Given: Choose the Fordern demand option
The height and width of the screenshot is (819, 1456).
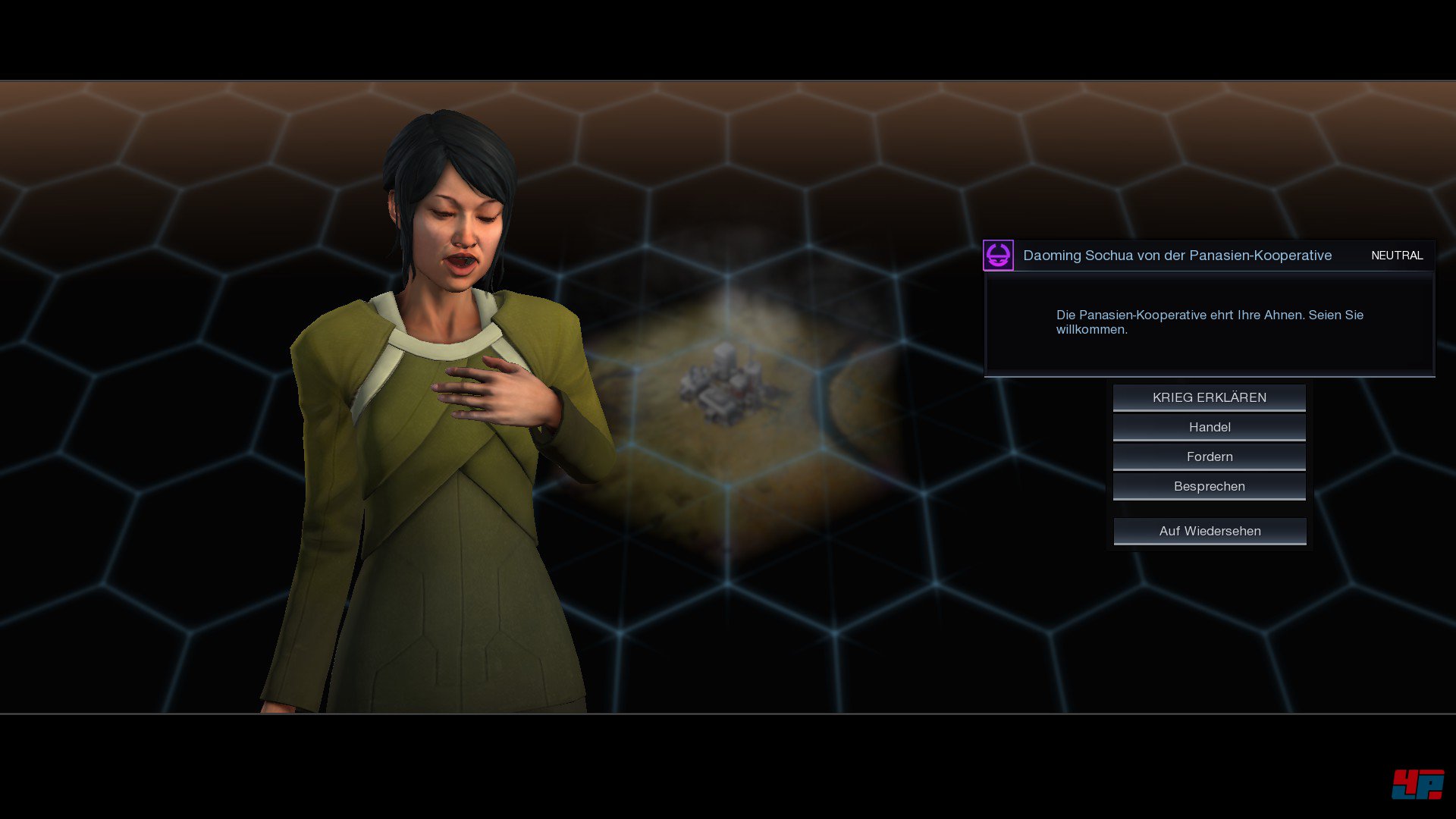Looking at the screenshot, I should pos(1209,457).
